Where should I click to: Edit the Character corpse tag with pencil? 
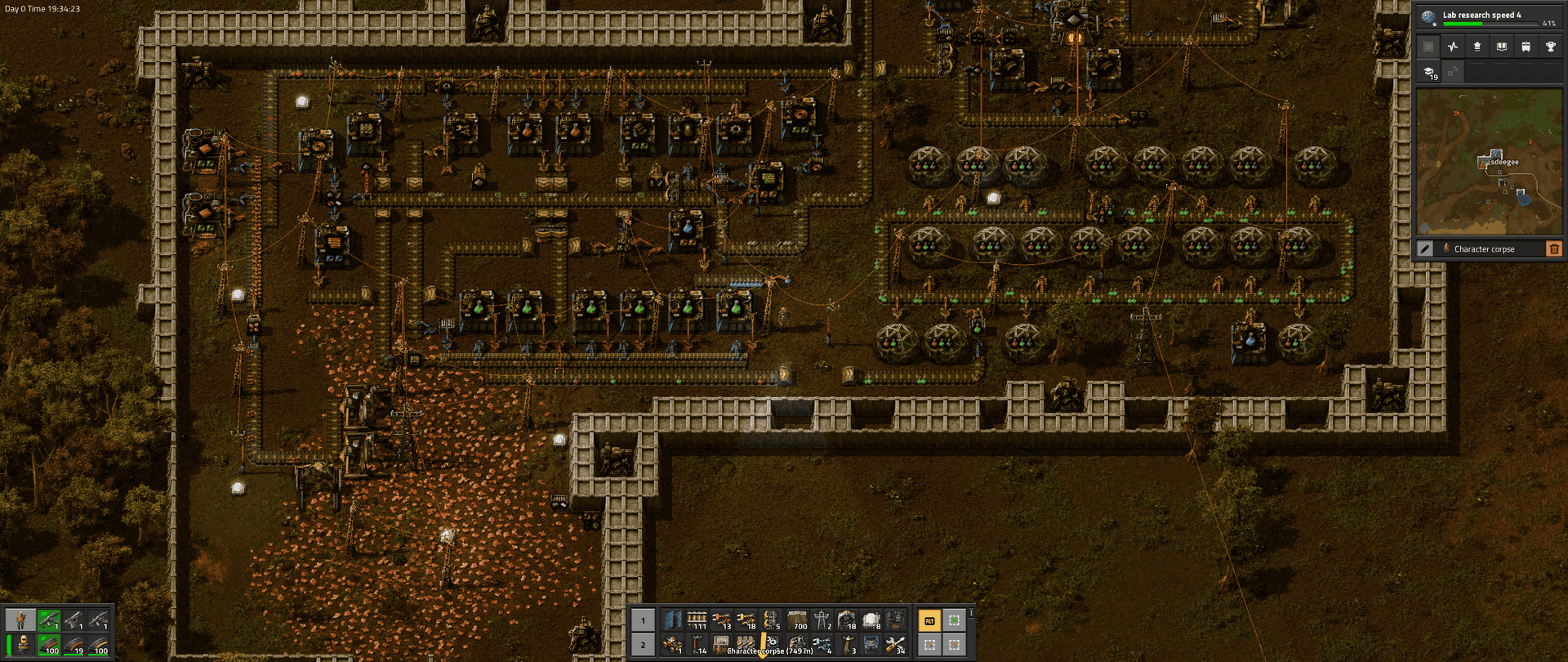pos(1425,248)
